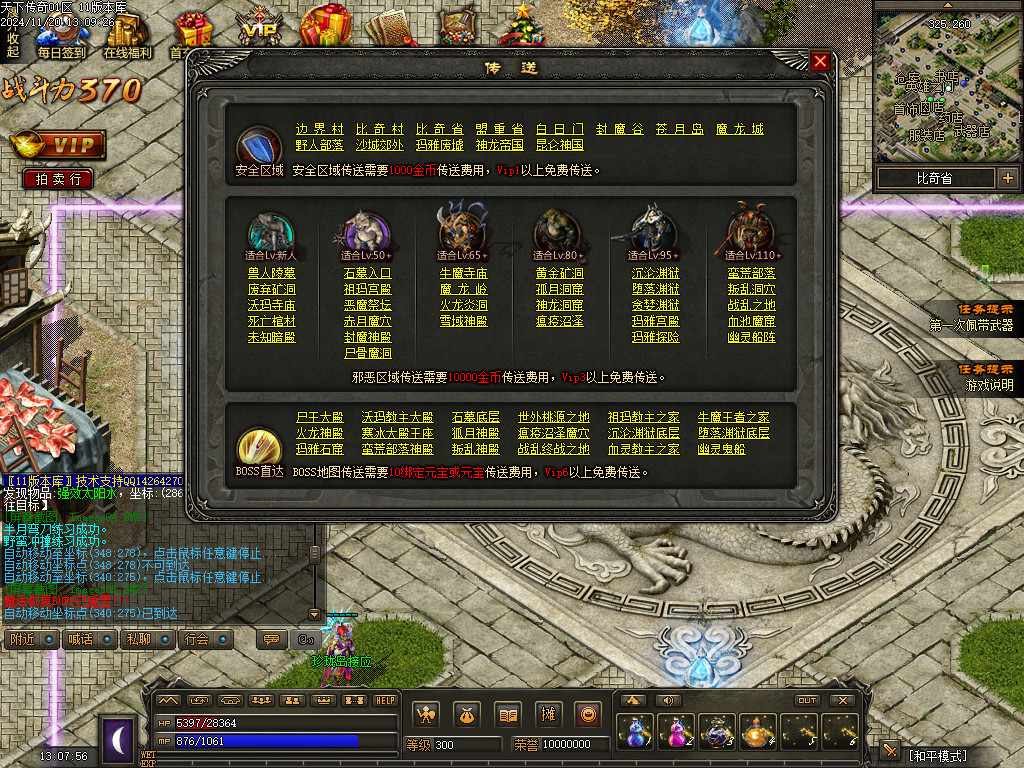This screenshot has height=768, width=1024.
Task: Teleport to 边界村
Action: point(319,129)
